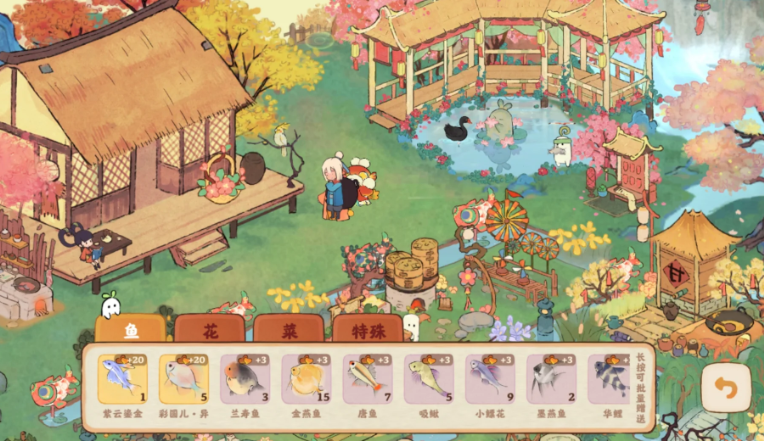Click the orange return arrow button
The image size is (764, 441).
pyautogui.click(x=725, y=387)
